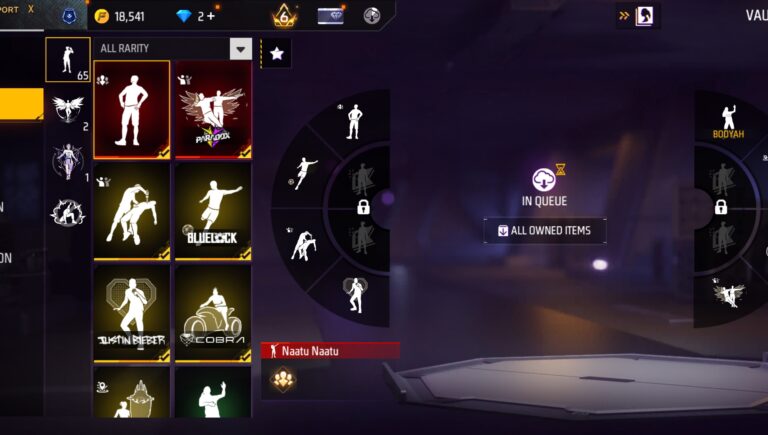Switch to the emotes category tab showing 65
The image size is (768, 435).
[68, 60]
